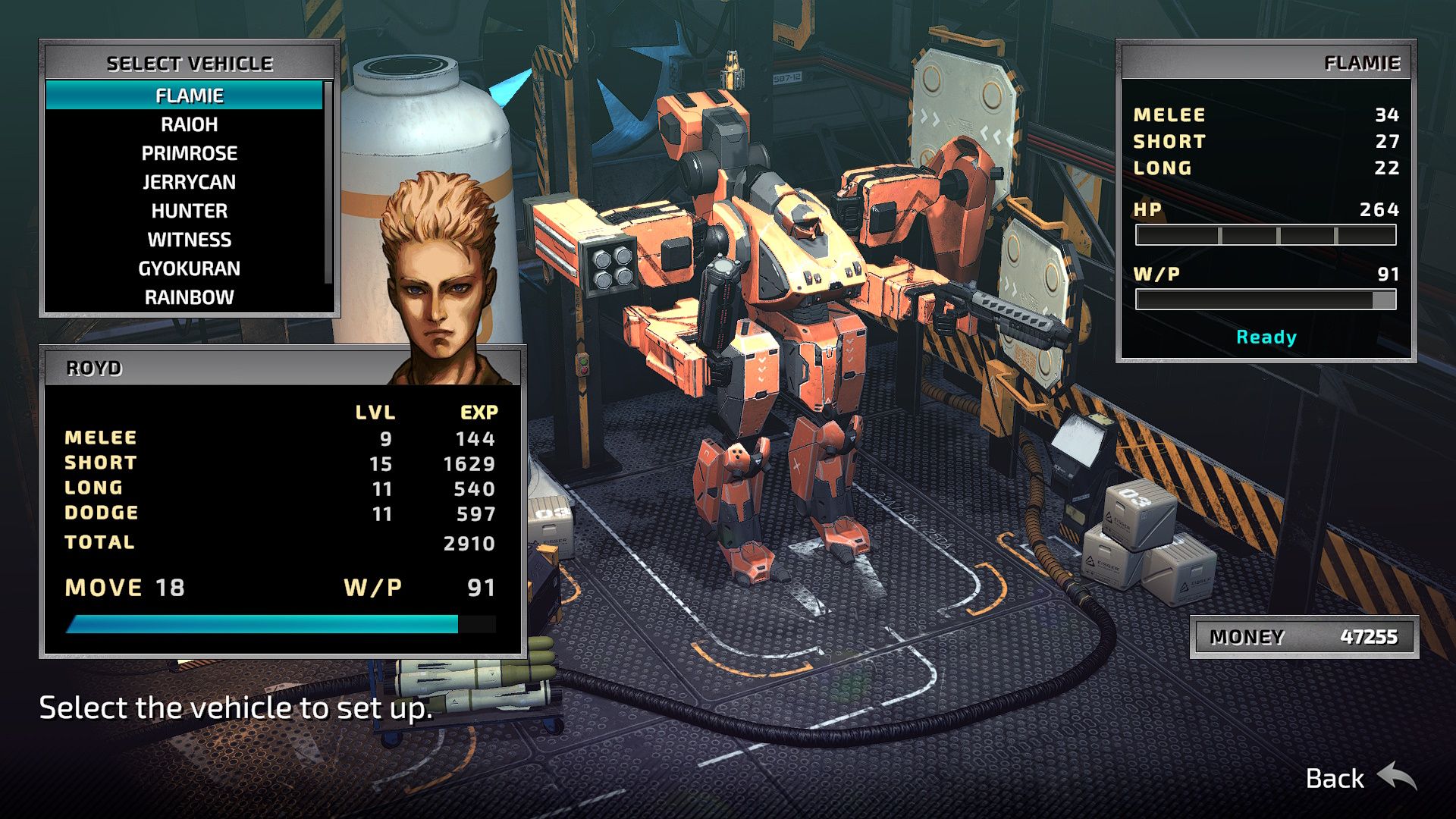Click the Back arrow icon
The image size is (1456, 819).
tap(1395, 777)
